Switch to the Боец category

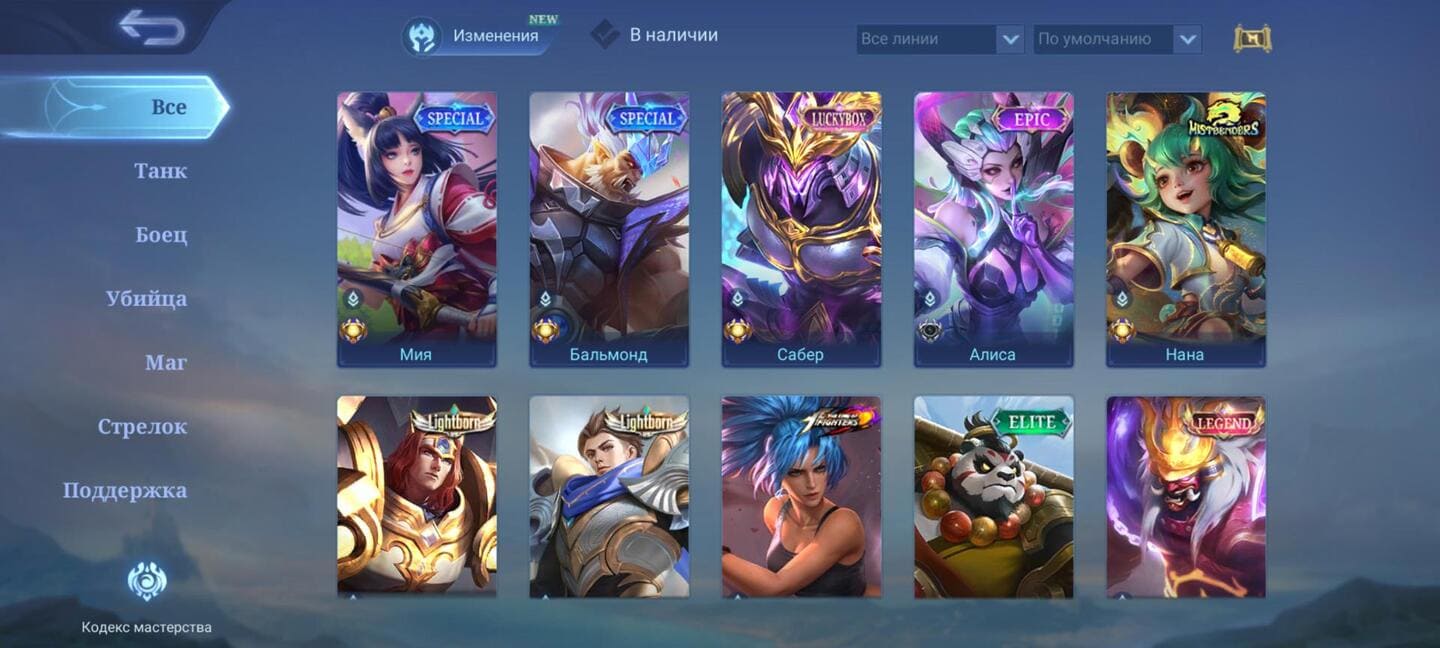[161, 235]
